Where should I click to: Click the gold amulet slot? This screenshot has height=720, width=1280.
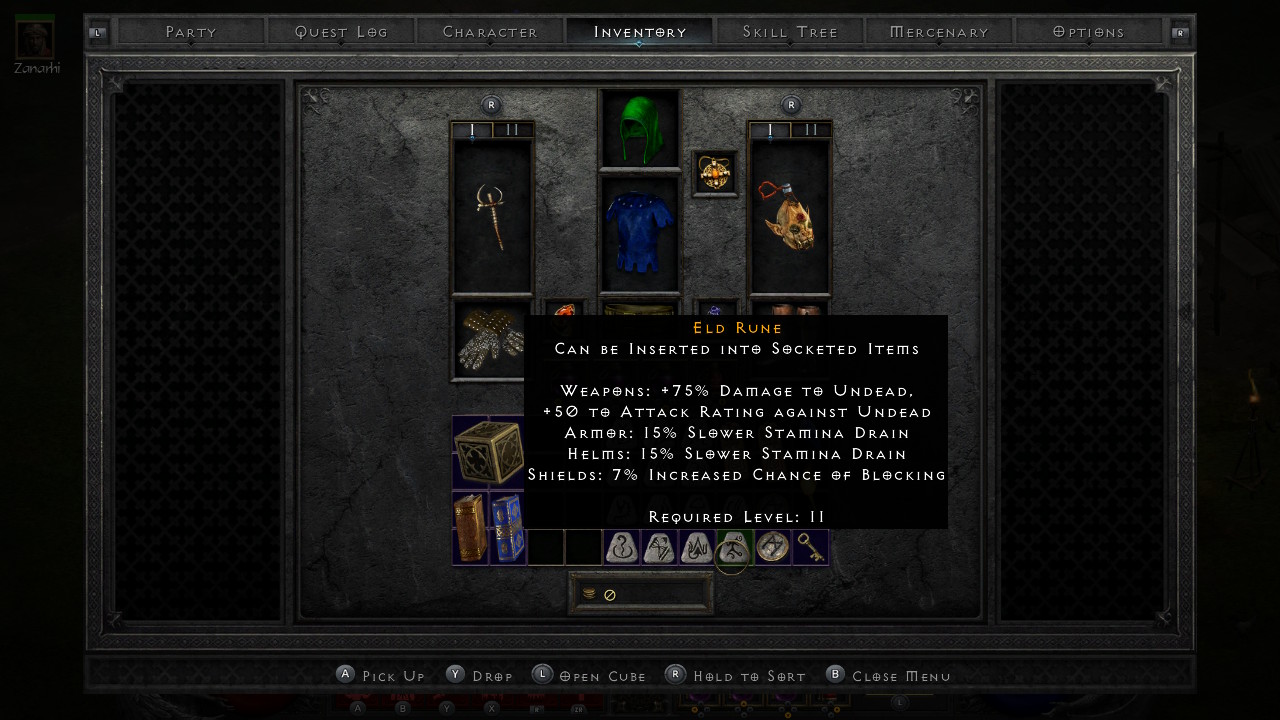click(x=715, y=173)
